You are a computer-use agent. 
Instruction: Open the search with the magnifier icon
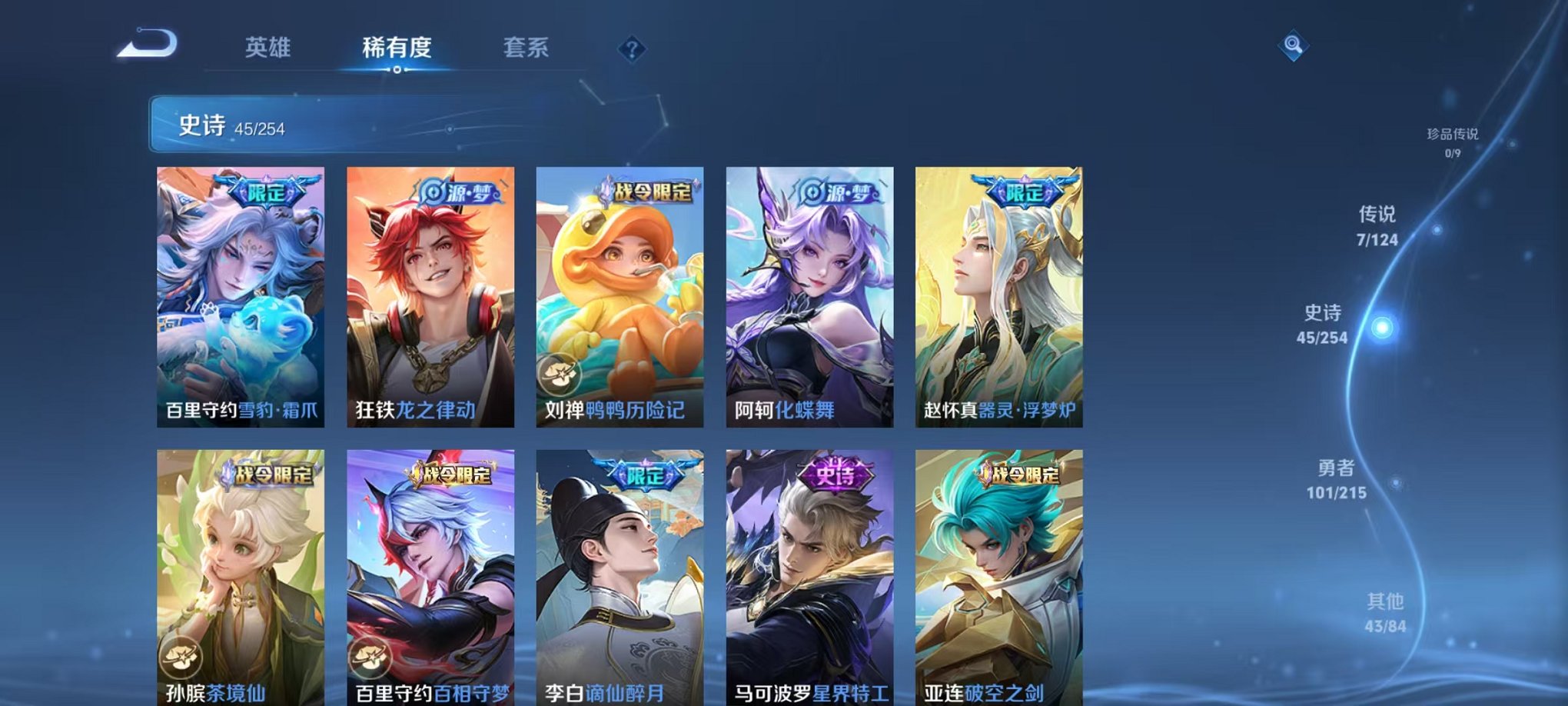[x=1293, y=48]
